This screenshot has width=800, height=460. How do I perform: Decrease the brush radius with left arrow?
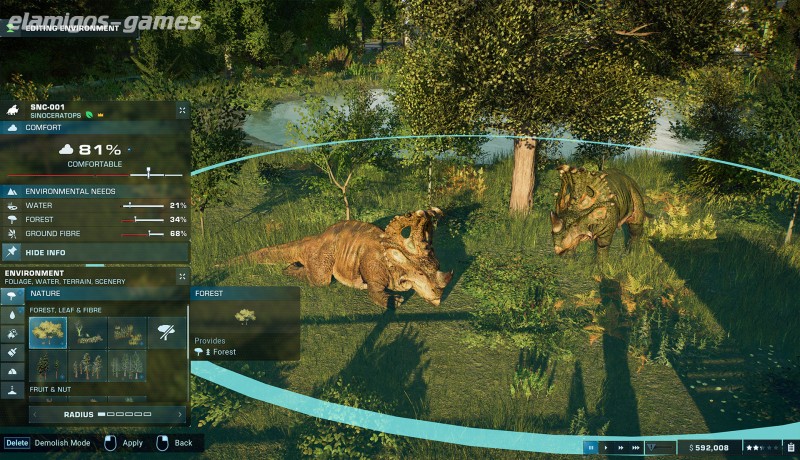tap(37, 414)
